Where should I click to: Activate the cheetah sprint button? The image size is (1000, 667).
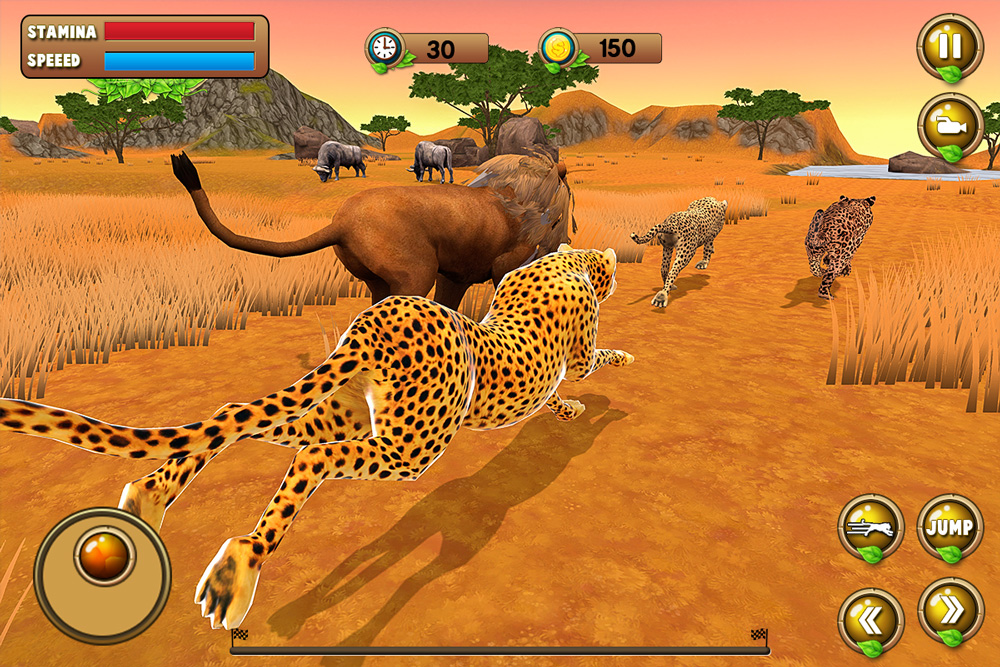[x=870, y=526]
